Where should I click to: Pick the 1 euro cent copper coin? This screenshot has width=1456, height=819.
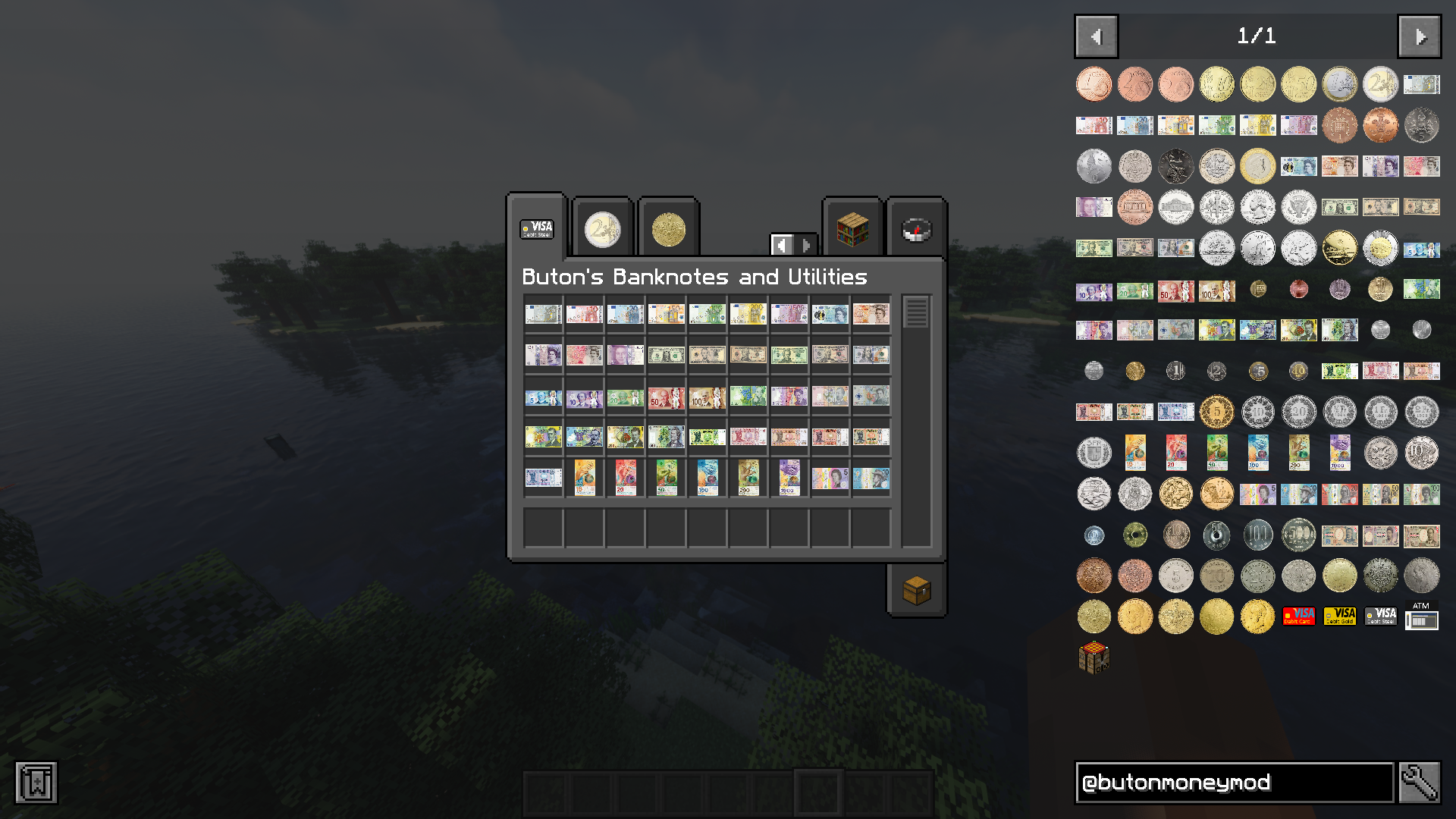[x=1094, y=84]
